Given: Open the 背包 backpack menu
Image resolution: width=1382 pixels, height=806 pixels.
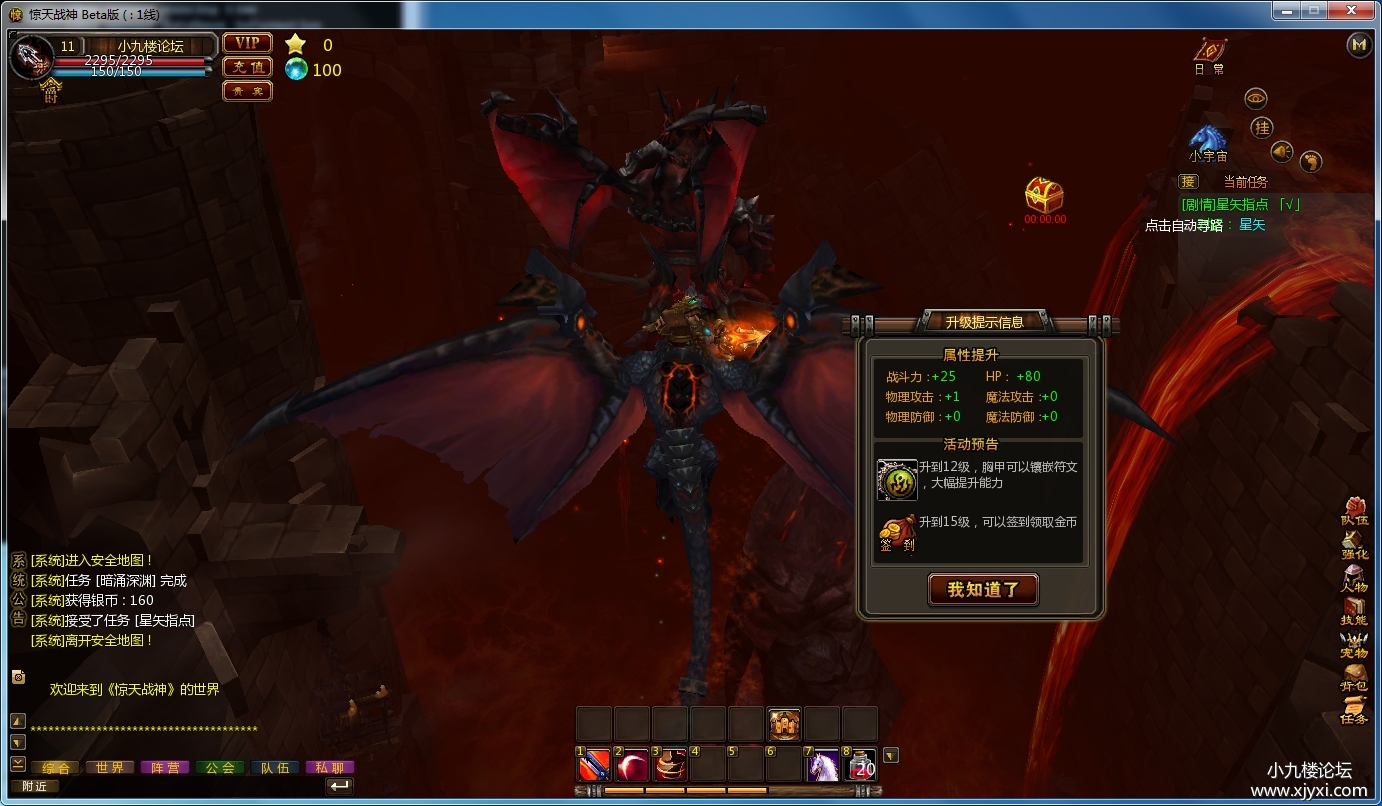Looking at the screenshot, I should pos(1354,677).
